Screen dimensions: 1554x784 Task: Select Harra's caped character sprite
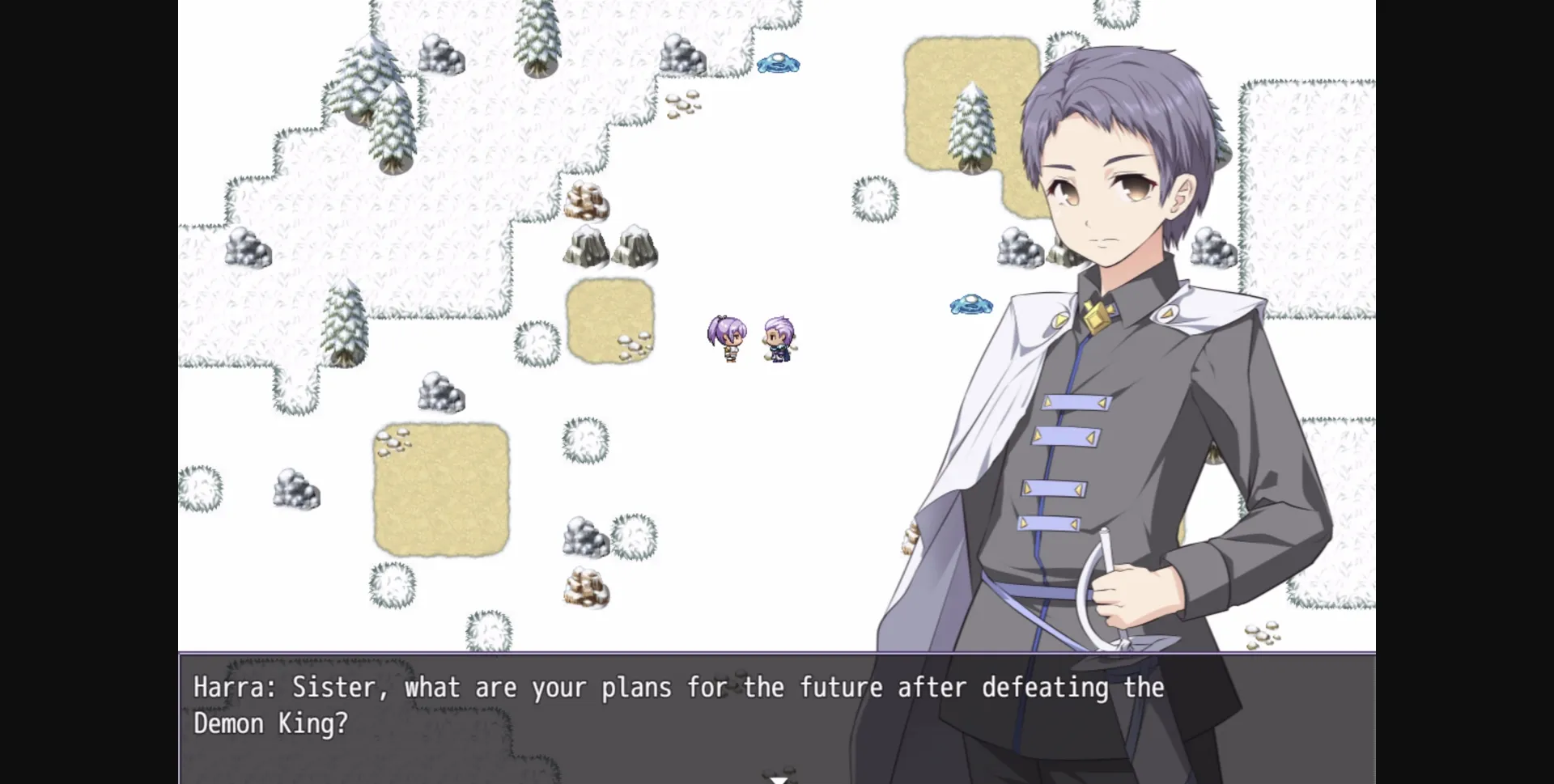click(x=778, y=340)
